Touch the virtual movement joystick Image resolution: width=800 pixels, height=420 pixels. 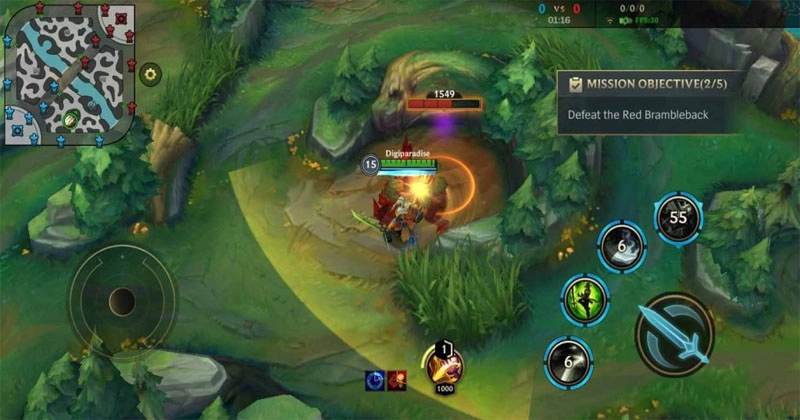[x=122, y=299]
